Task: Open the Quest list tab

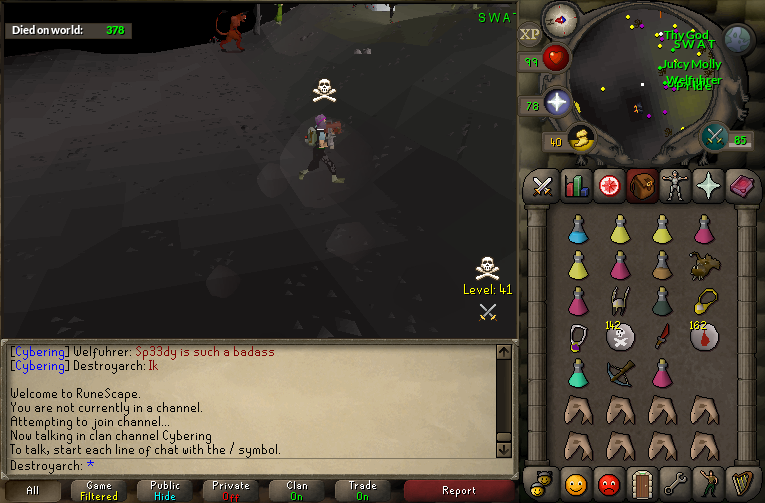Action: pyautogui.click(x=609, y=186)
